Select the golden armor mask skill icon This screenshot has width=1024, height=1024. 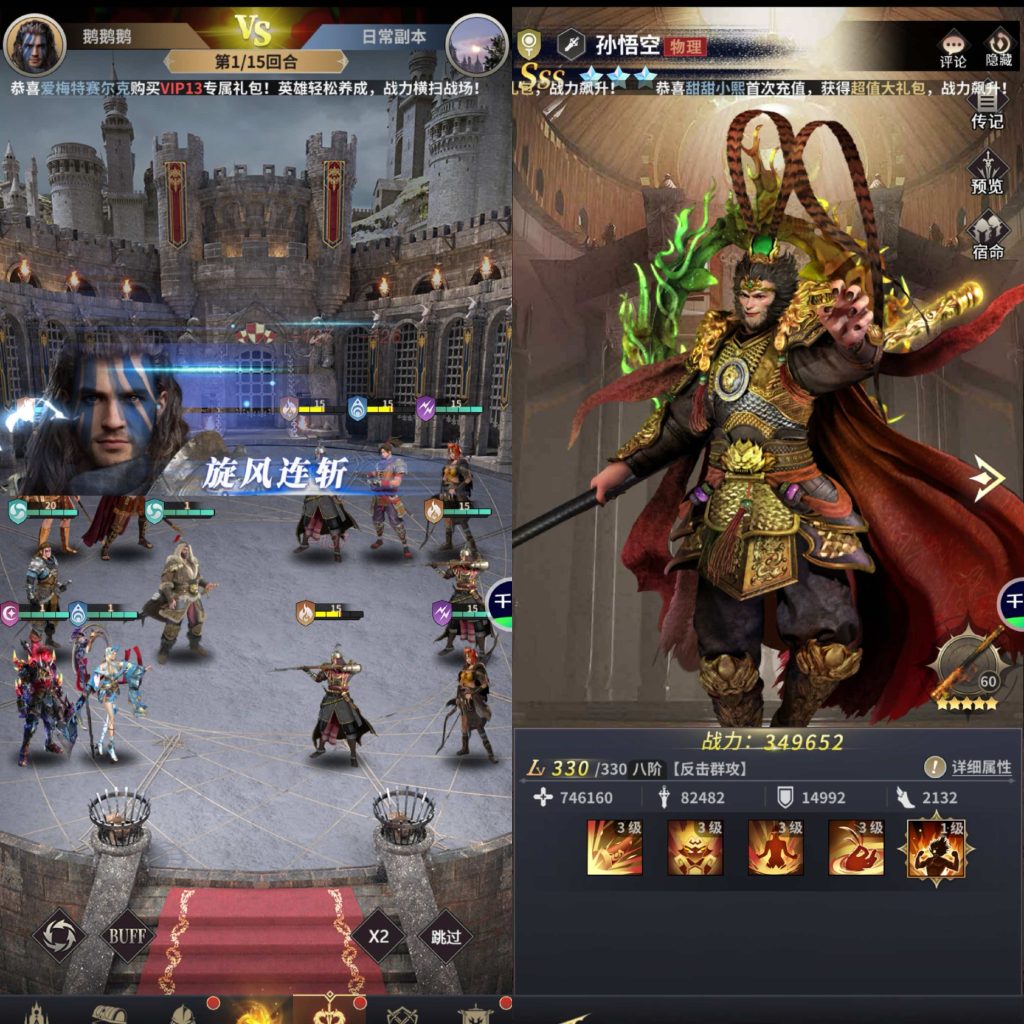[x=695, y=848]
